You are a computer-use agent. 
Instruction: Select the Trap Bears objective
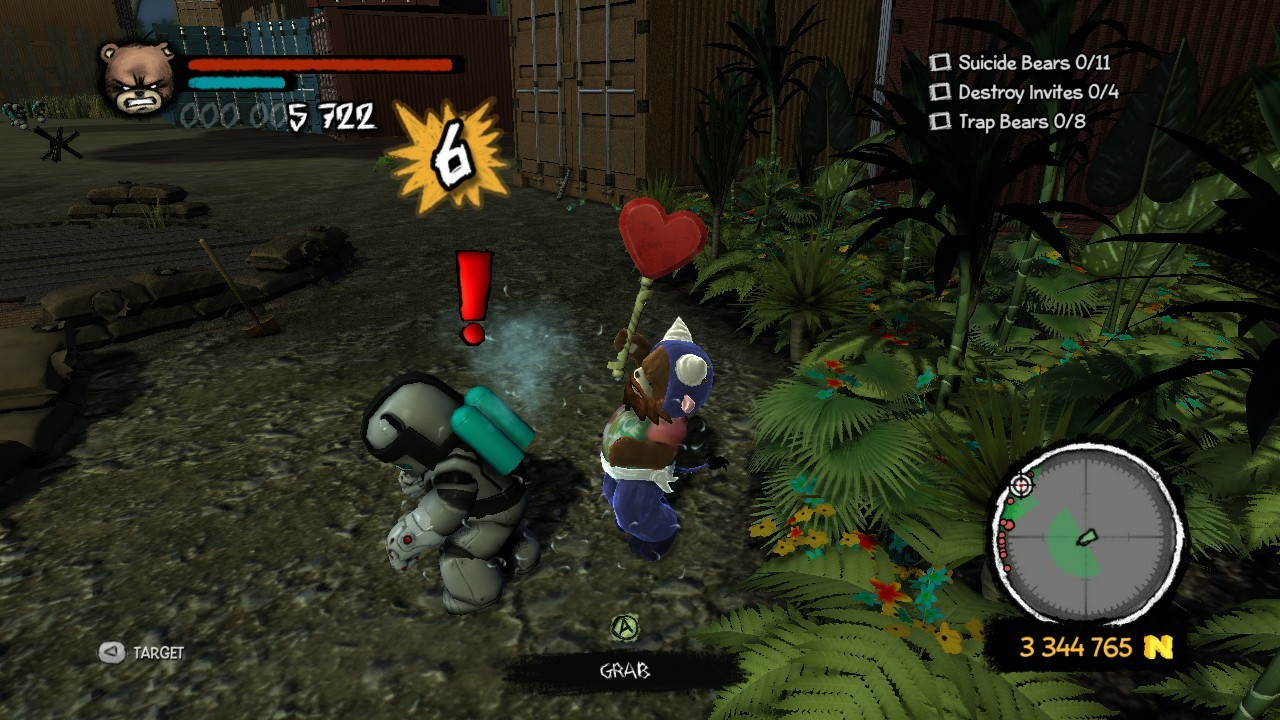pyautogui.click(x=1009, y=122)
